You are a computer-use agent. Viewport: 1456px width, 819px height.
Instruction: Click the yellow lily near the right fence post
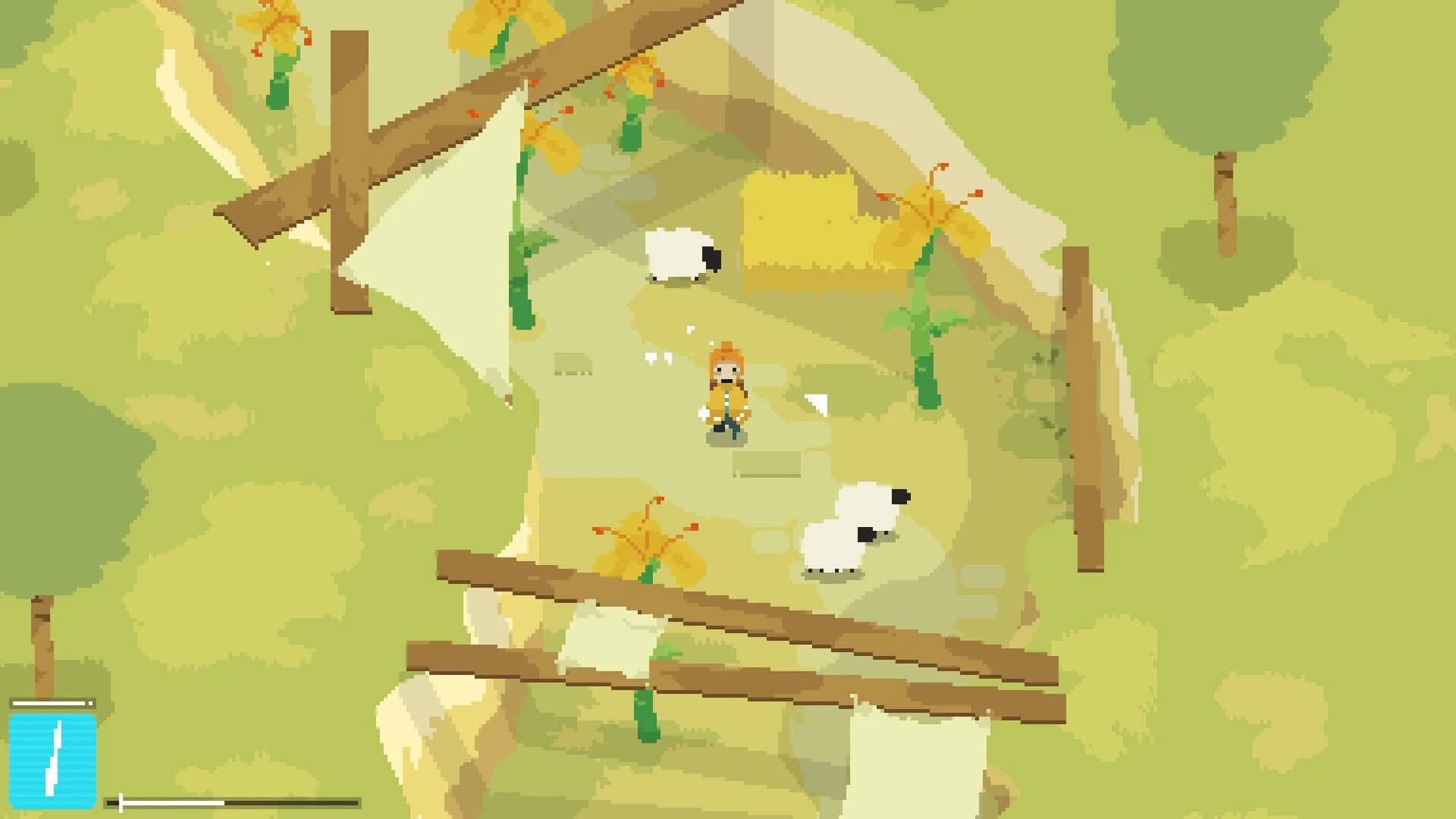933,220
